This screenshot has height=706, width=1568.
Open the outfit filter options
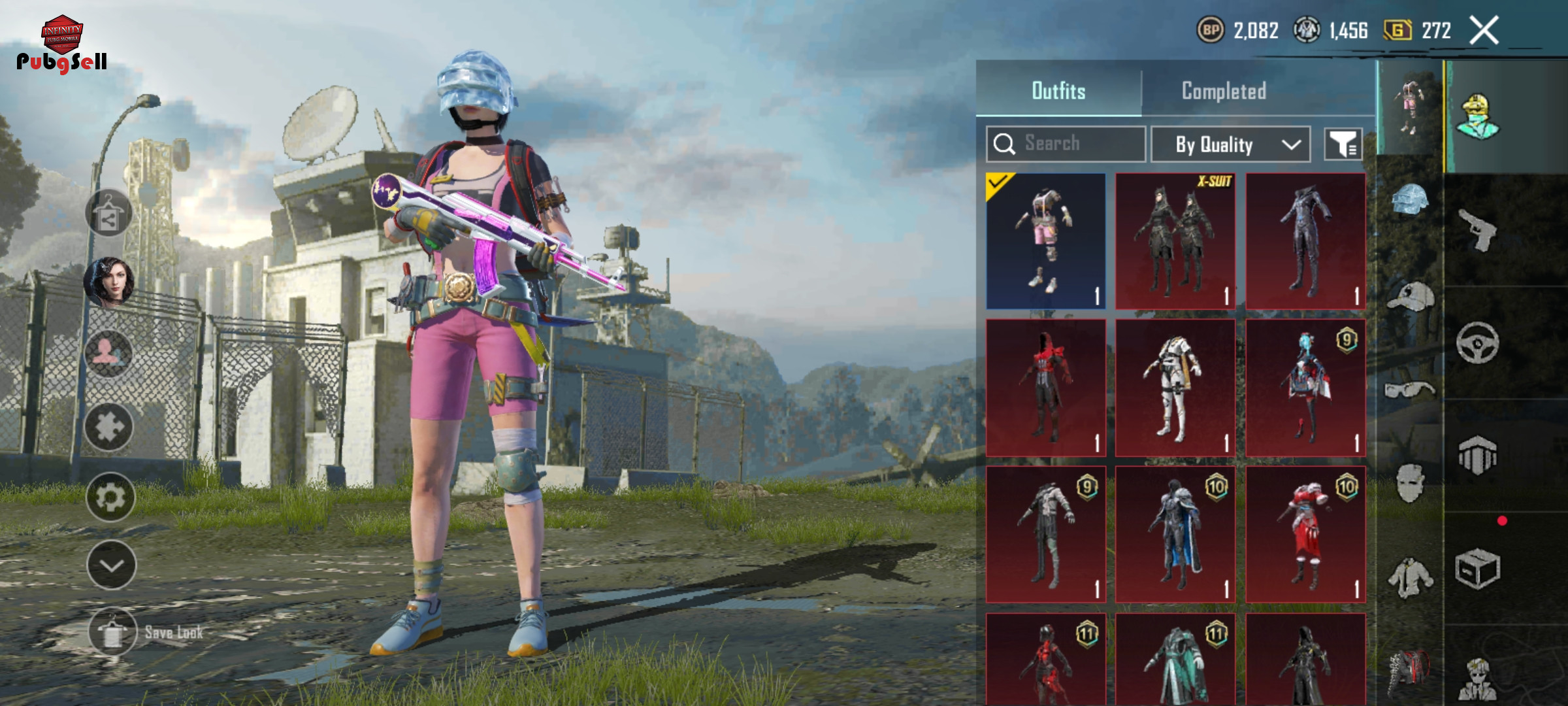pyautogui.click(x=1343, y=144)
